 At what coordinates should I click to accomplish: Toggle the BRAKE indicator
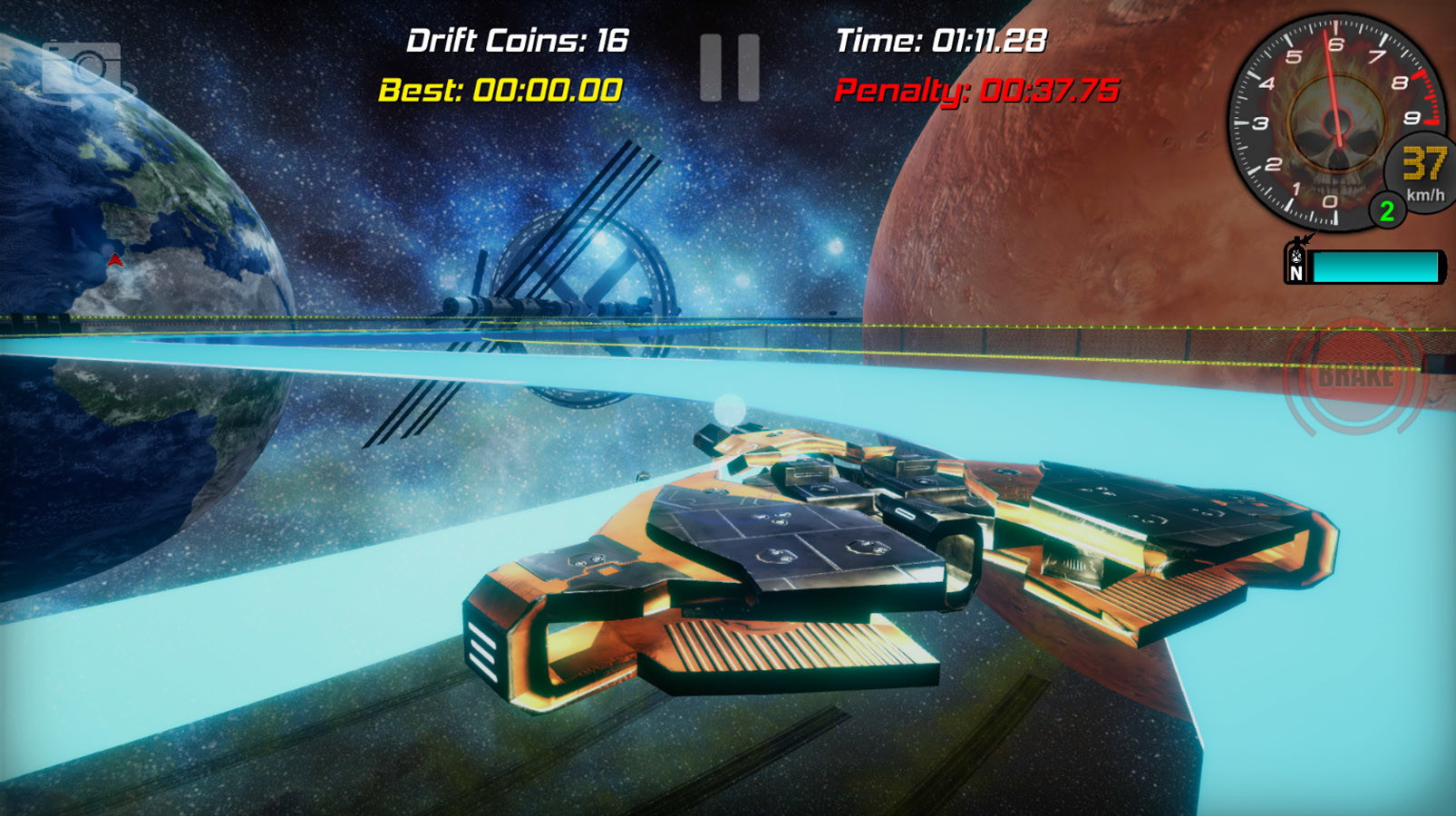(1354, 374)
